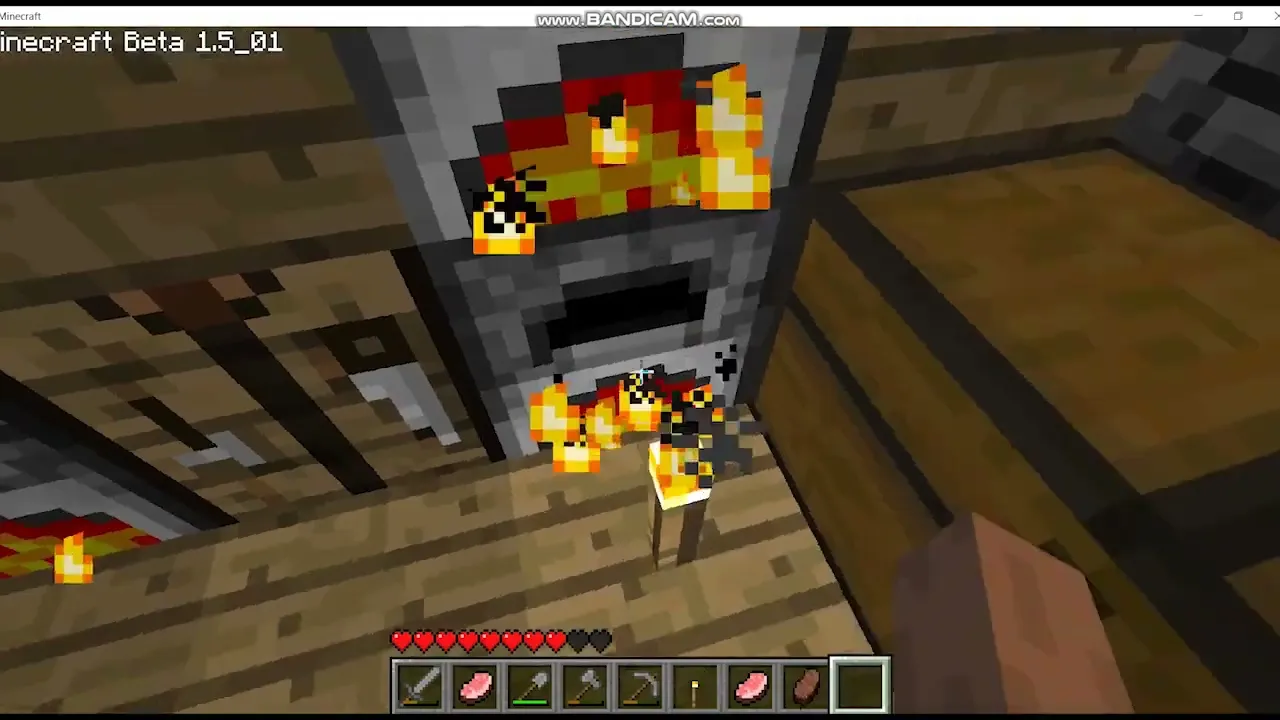Choose the stone shovel in the hotbar
This screenshot has height=720, width=1280.
[530, 686]
